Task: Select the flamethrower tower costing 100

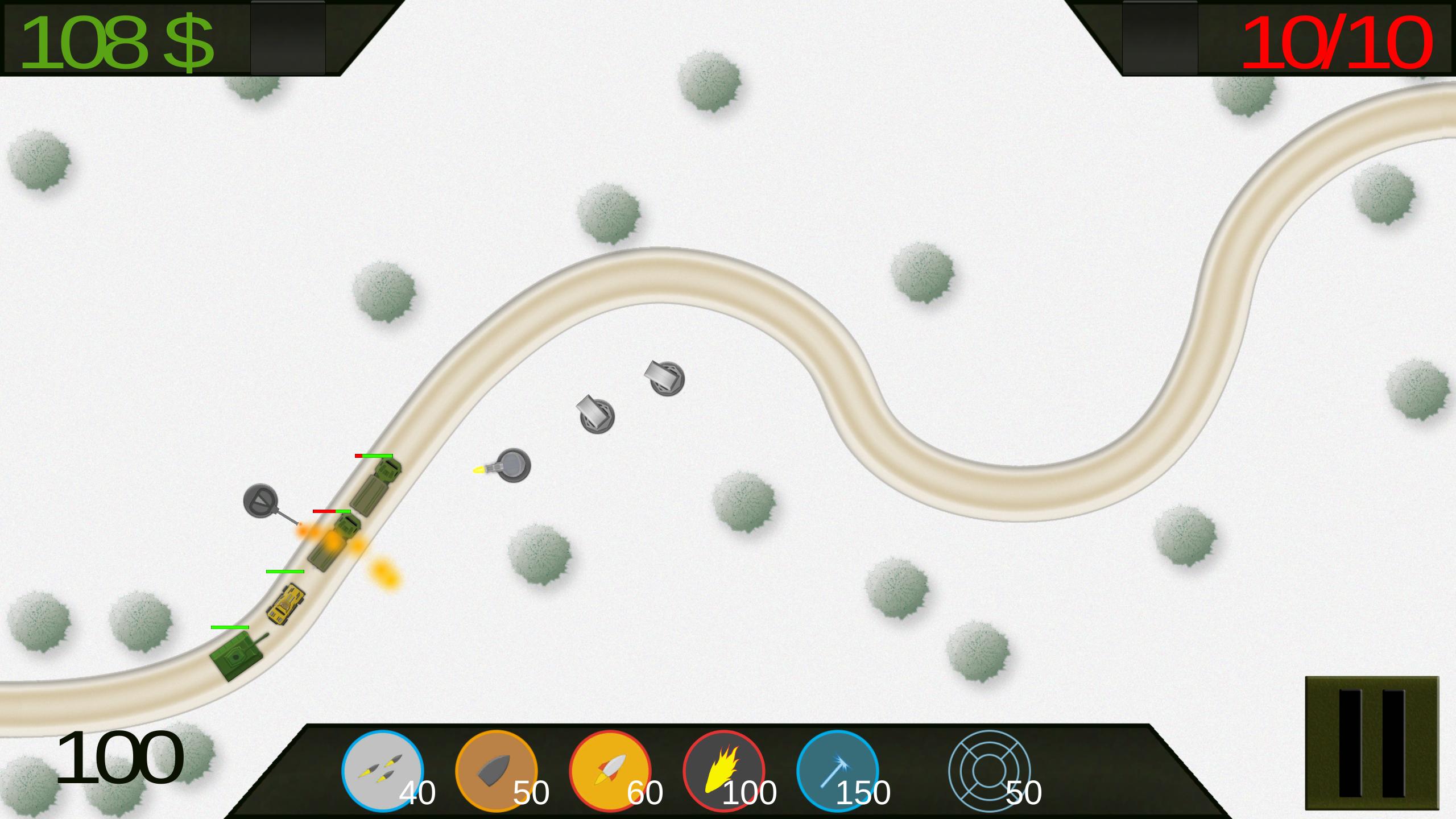Action: (723, 771)
